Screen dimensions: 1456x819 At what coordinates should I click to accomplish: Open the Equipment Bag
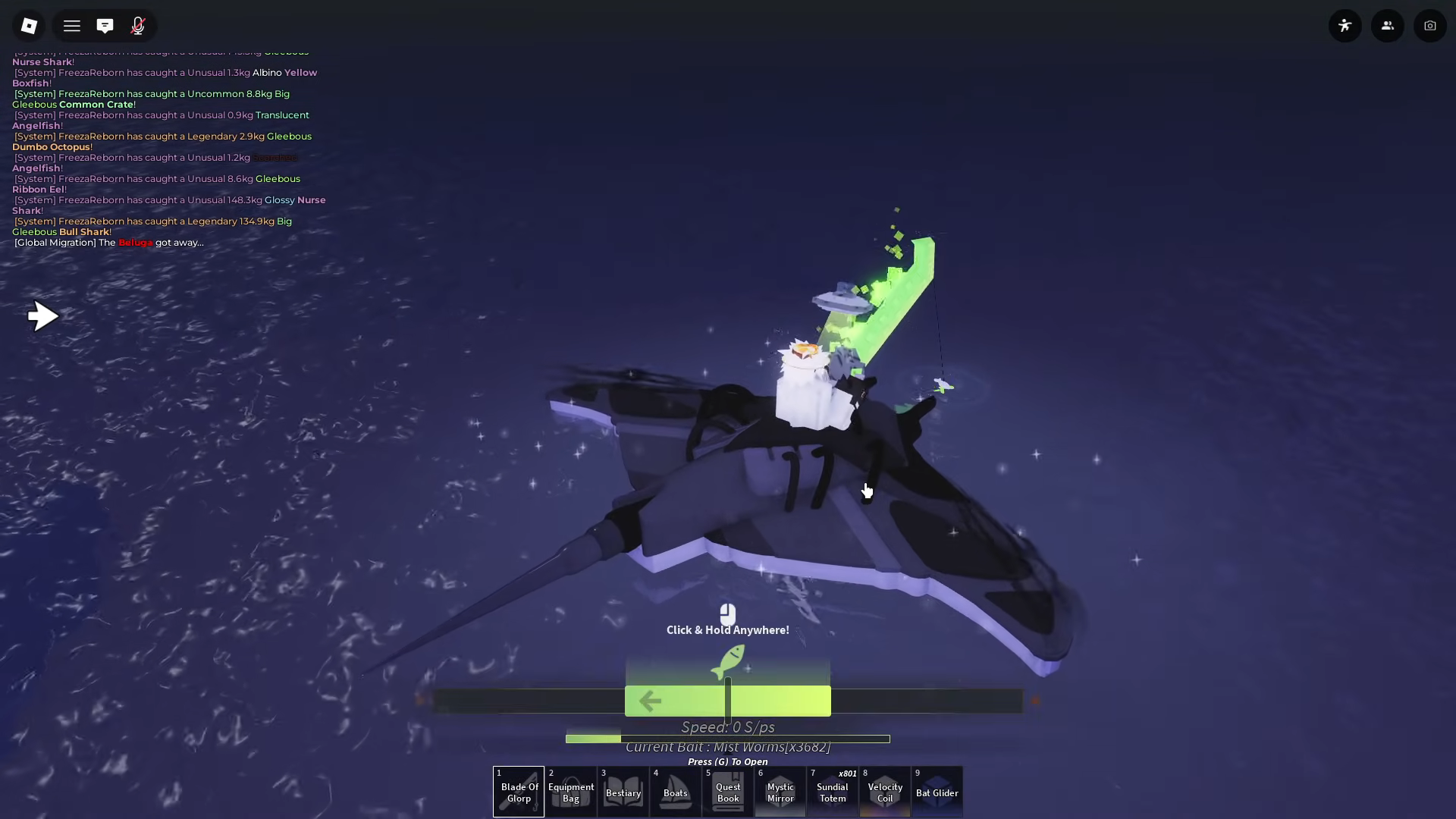[570, 791]
